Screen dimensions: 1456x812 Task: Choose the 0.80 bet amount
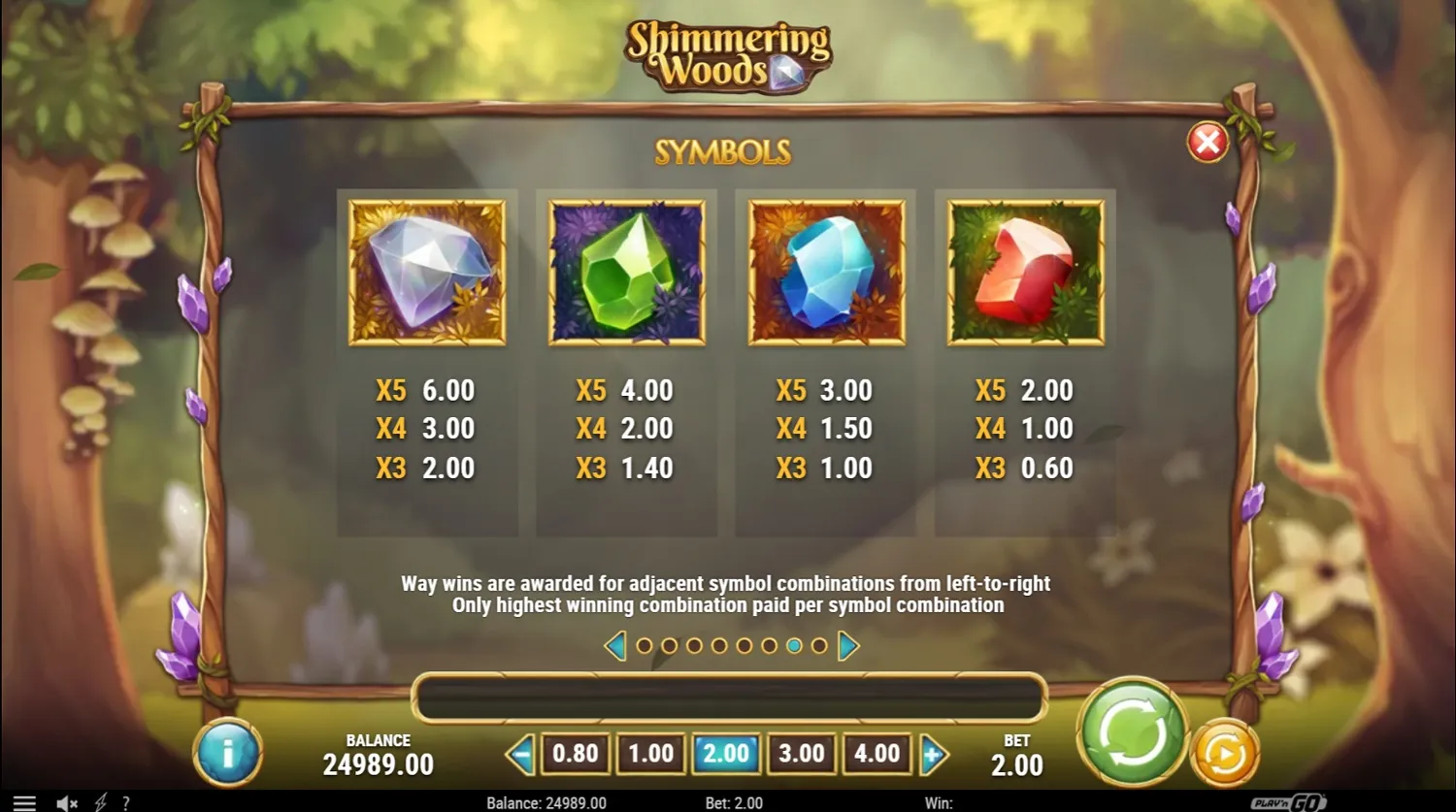click(578, 753)
